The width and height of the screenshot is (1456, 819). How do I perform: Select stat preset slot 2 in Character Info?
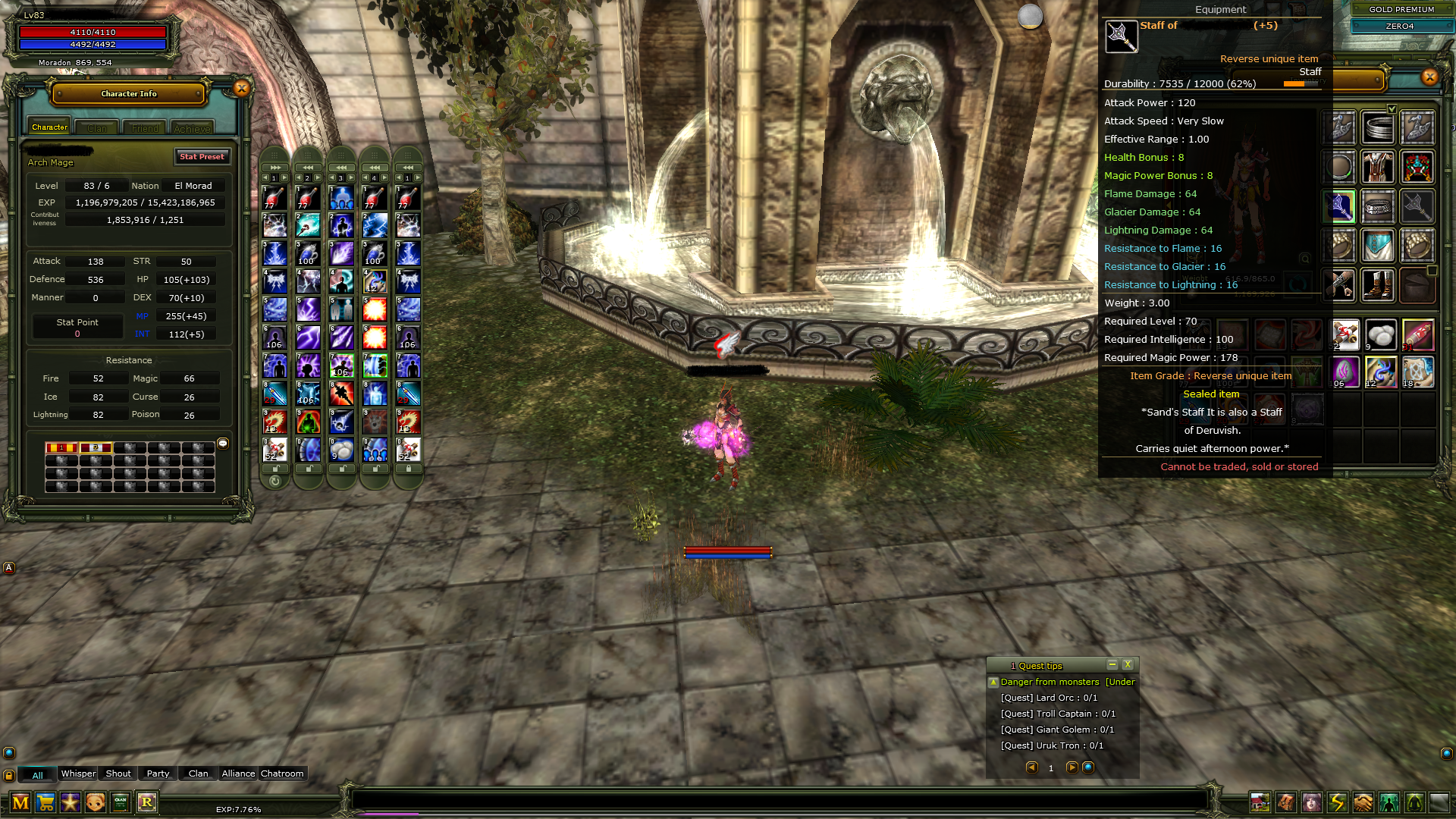(95, 447)
